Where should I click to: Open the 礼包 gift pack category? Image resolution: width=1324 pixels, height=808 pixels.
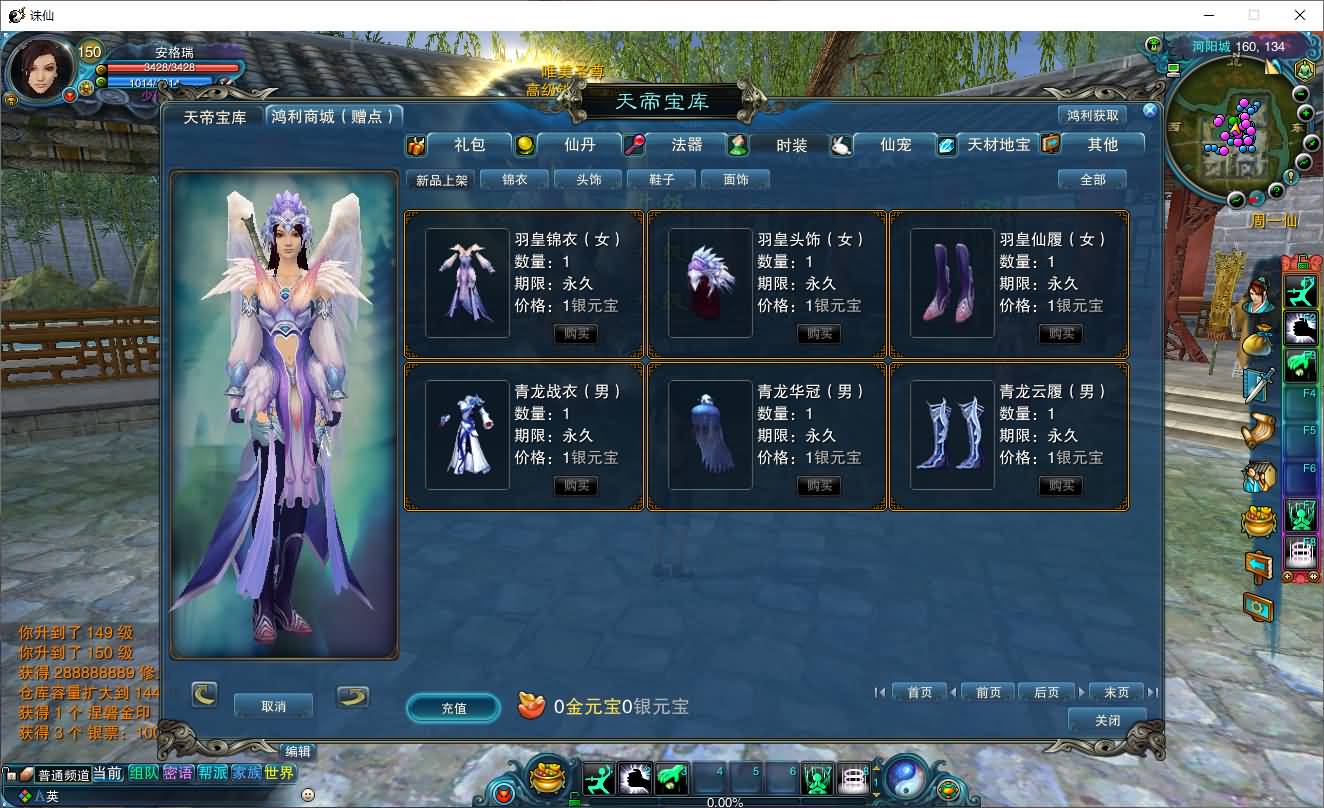[x=468, y=145]
